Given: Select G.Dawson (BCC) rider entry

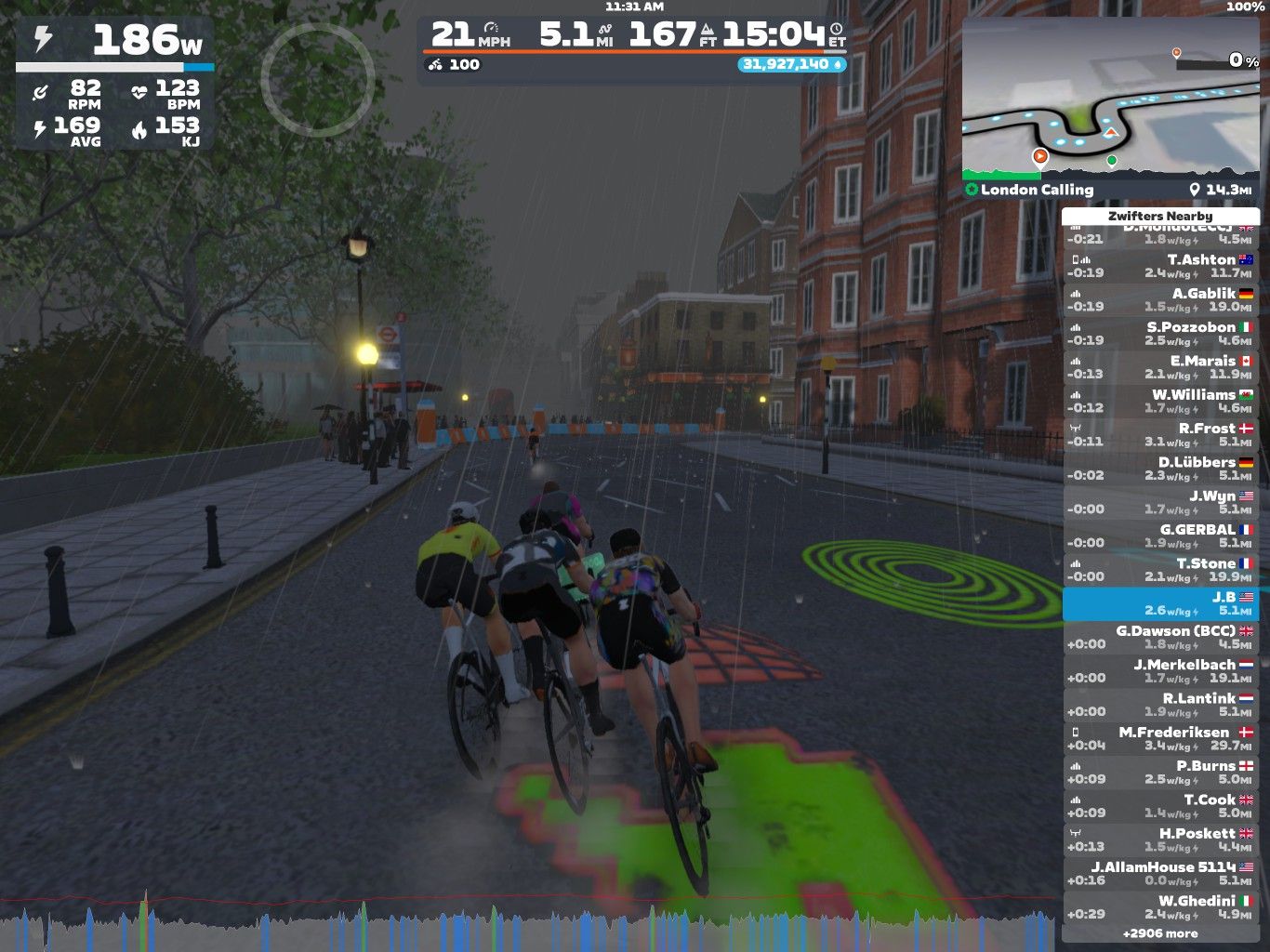Looking at the screenshot, I should (1160, 638).
